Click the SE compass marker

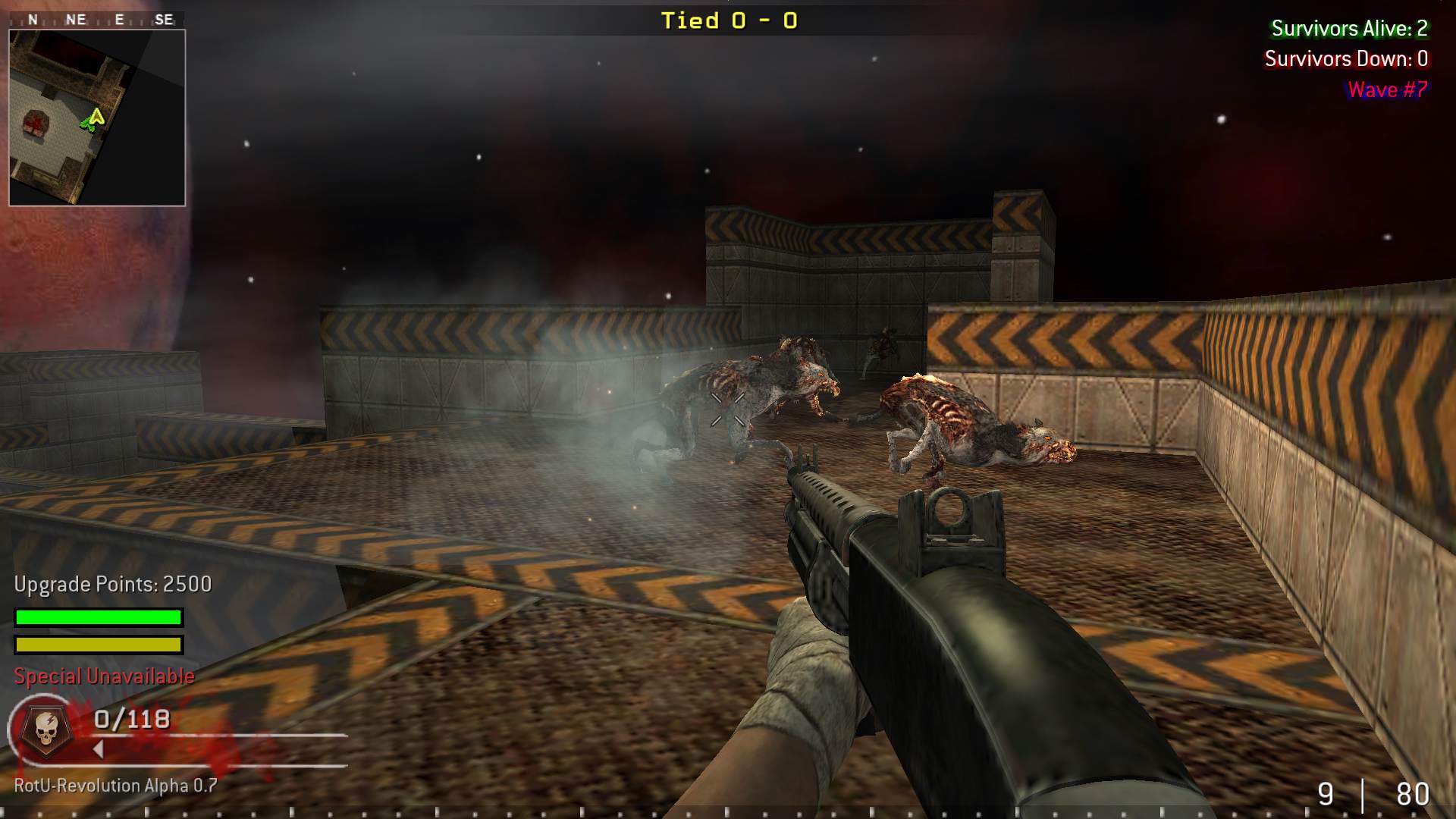[165, 18]
